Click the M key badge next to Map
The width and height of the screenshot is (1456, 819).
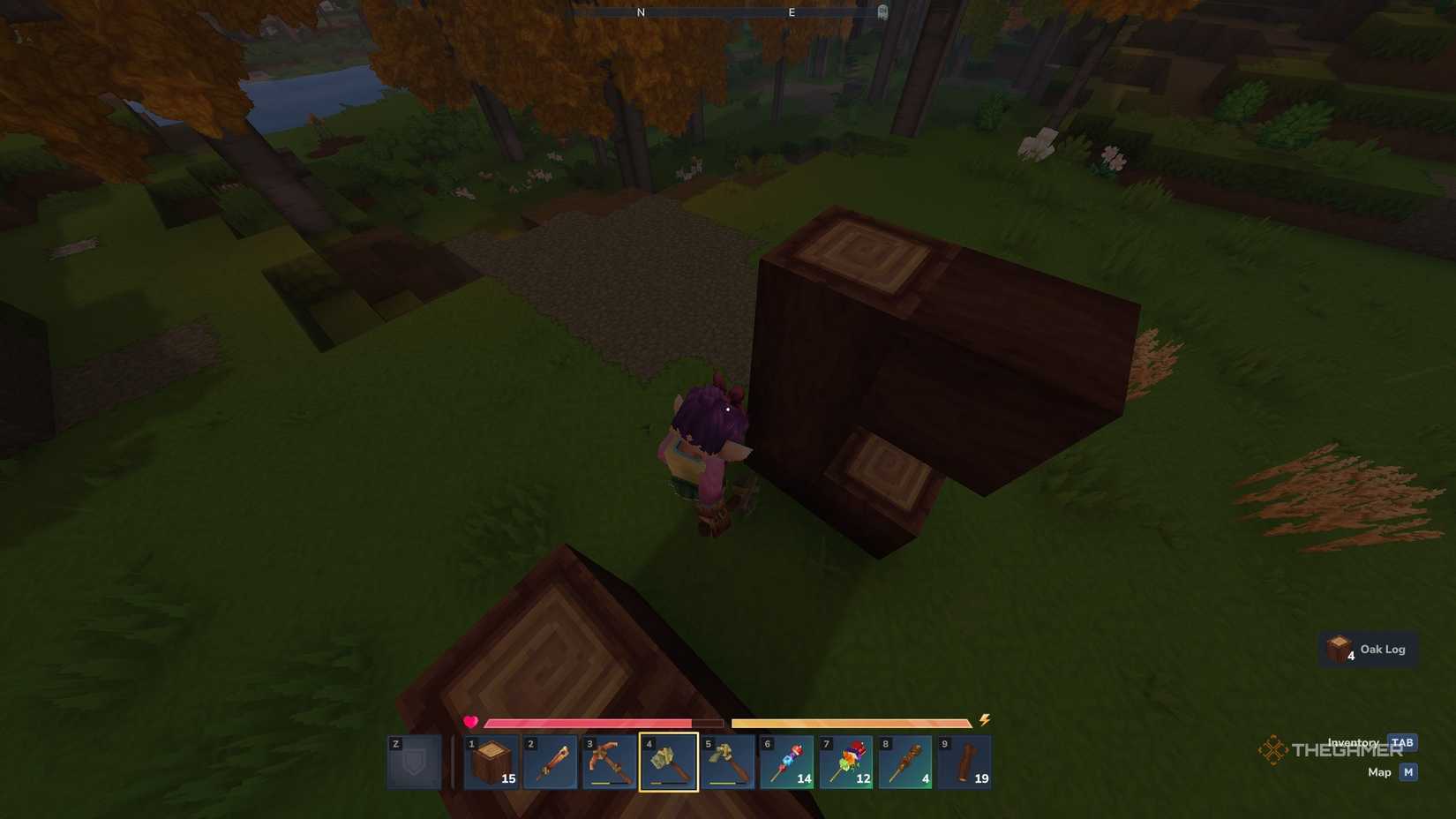point(1408,771)
